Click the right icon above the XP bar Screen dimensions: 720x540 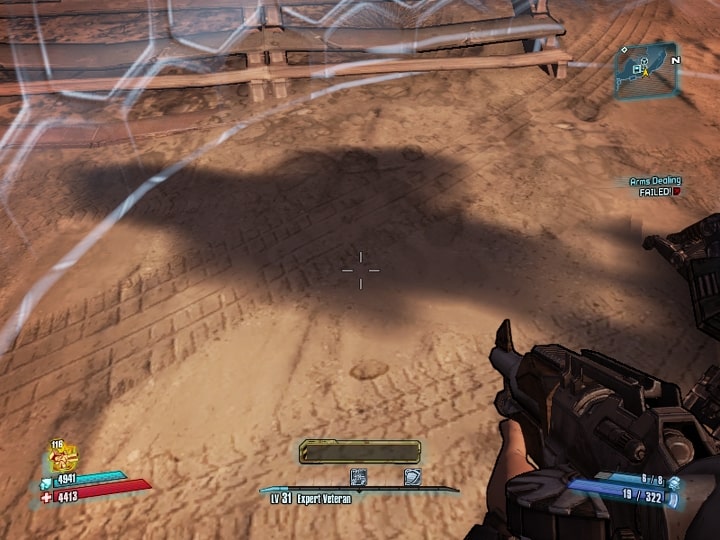pos(411,477)
